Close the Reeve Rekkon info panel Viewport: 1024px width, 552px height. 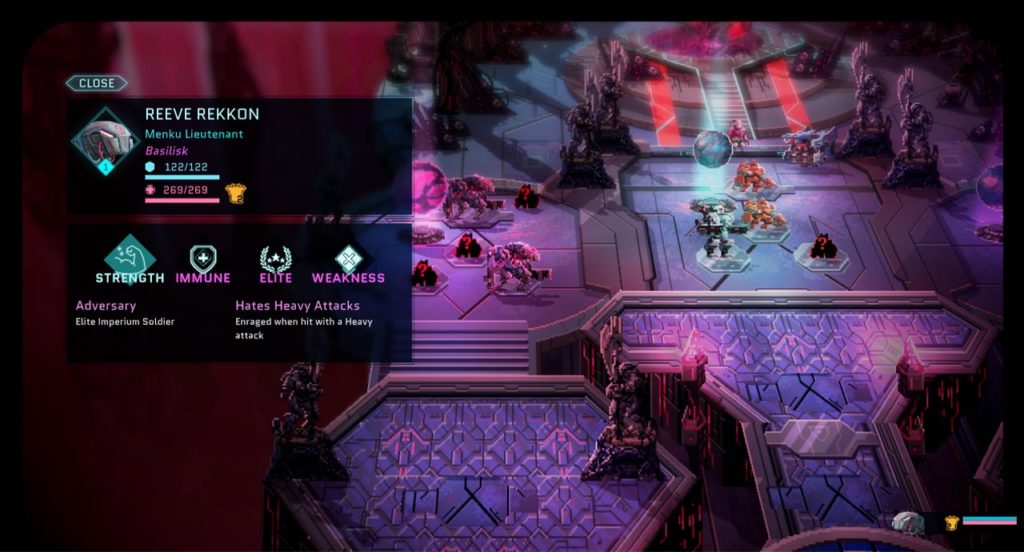coord(97,83)
